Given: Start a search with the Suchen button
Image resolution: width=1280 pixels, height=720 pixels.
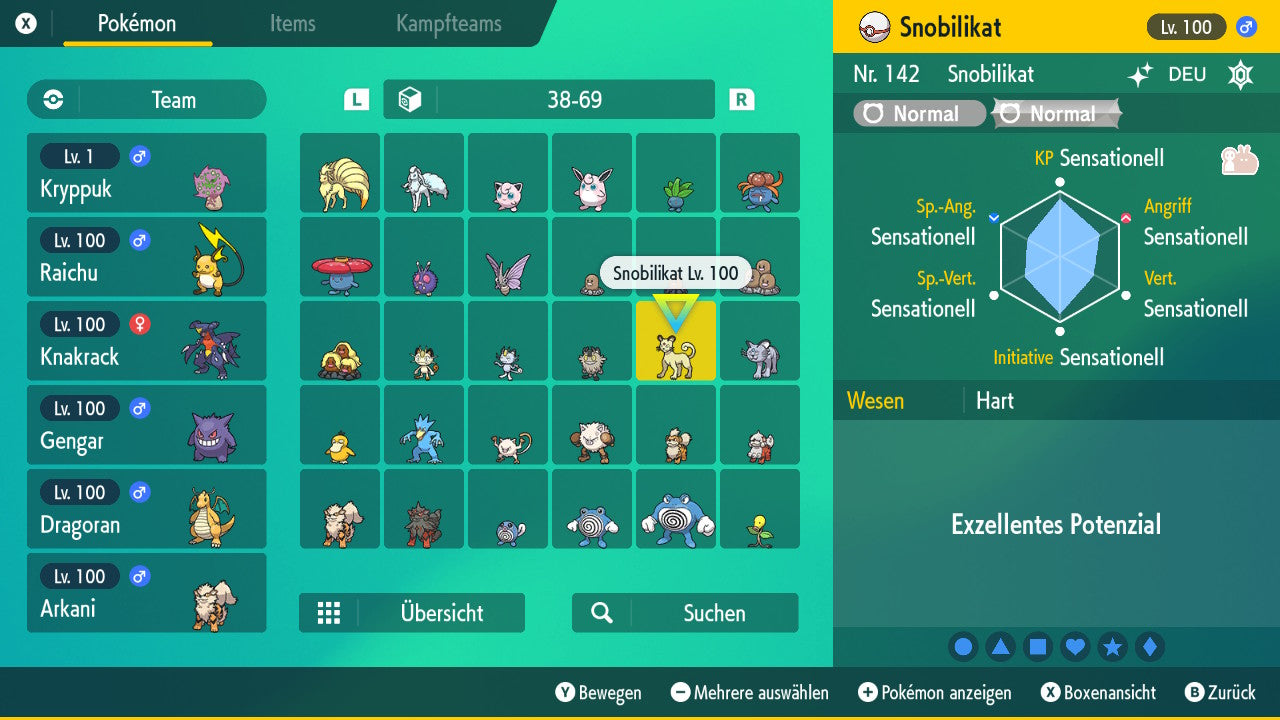Looking at the screenshot, I should click(x=684, y=613).
